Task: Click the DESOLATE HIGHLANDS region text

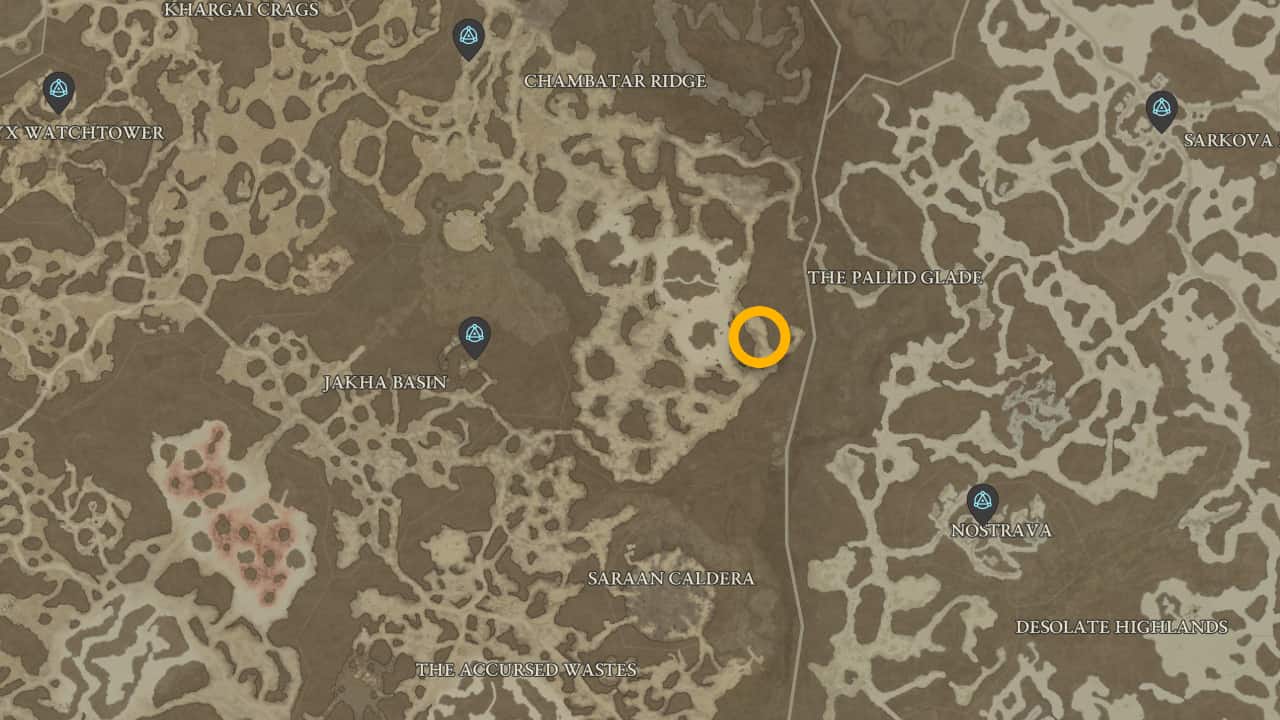Action: point(1122,627)
